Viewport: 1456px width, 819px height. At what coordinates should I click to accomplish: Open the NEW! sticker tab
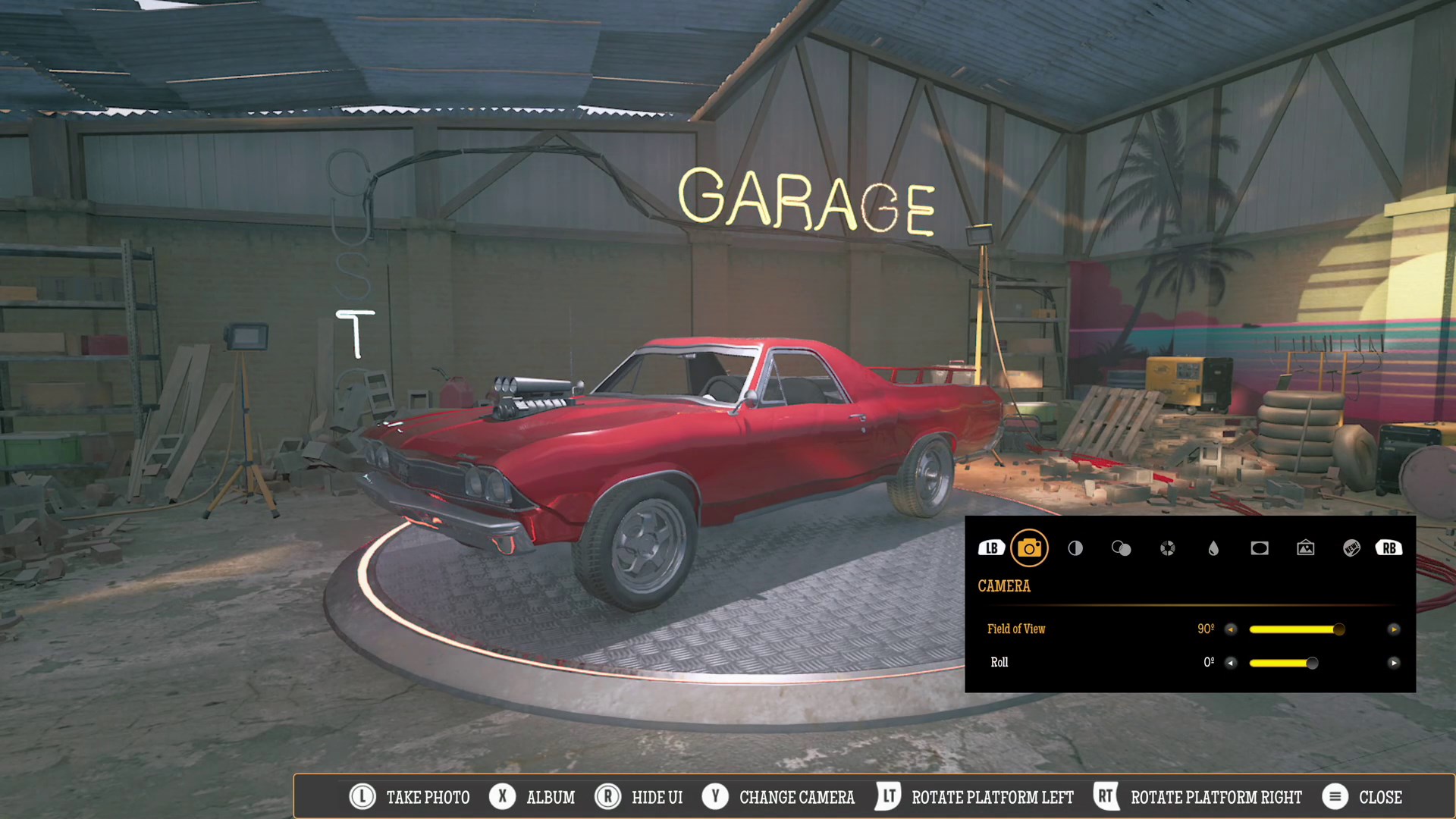point(1351,548)
